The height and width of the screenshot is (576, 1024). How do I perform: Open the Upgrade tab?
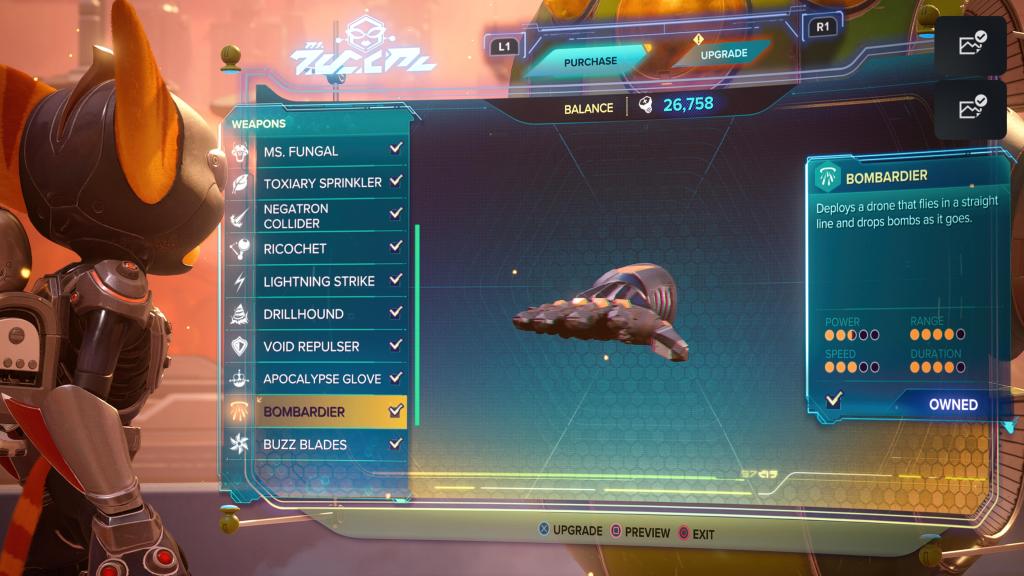[723, 54]
